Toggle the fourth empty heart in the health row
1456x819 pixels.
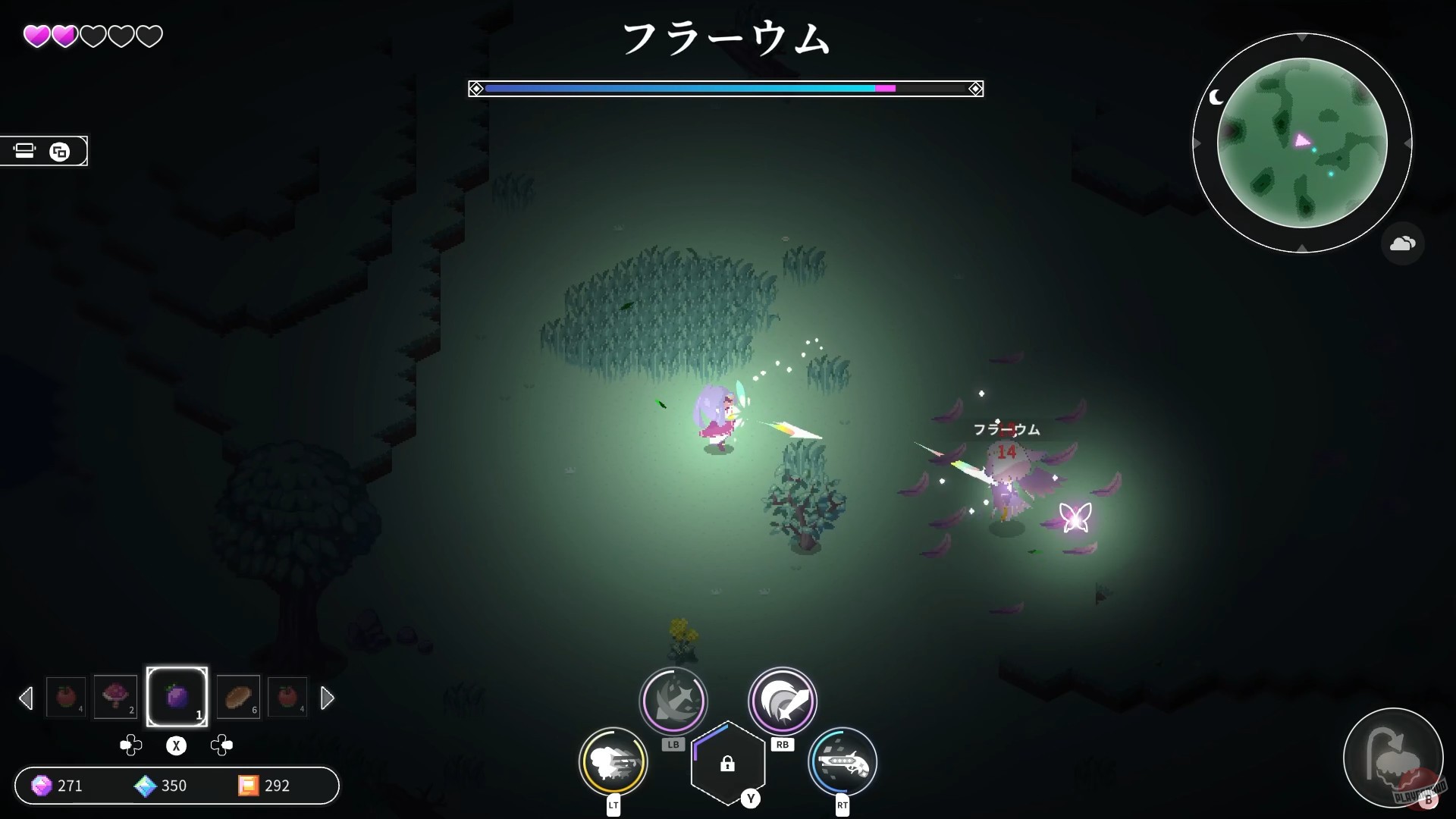[121, 35]
